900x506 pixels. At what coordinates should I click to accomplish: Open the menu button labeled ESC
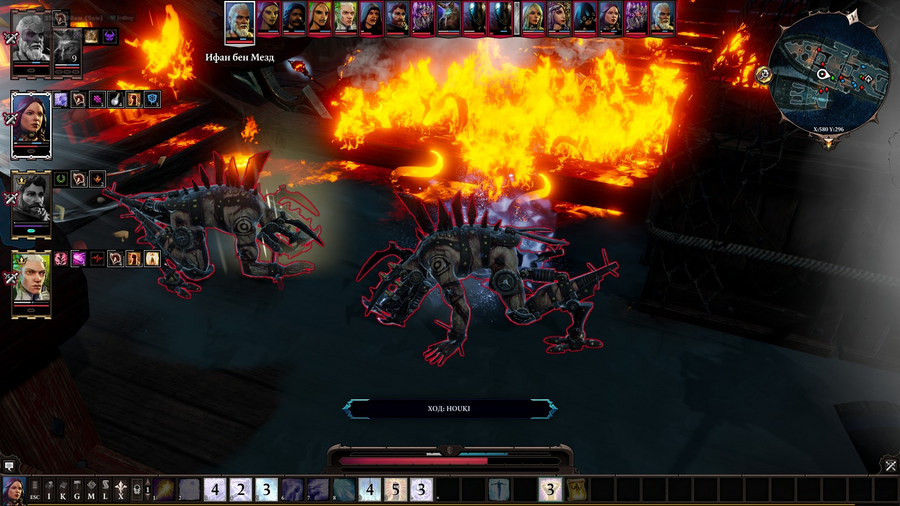click(35, 490)
